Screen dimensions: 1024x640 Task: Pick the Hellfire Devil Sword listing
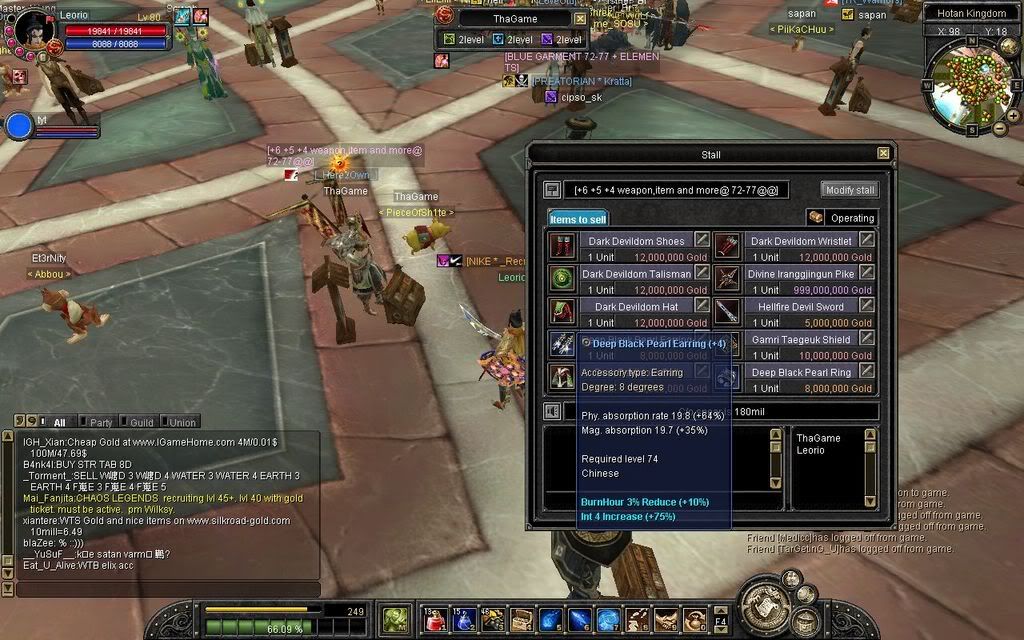[801, 307]
